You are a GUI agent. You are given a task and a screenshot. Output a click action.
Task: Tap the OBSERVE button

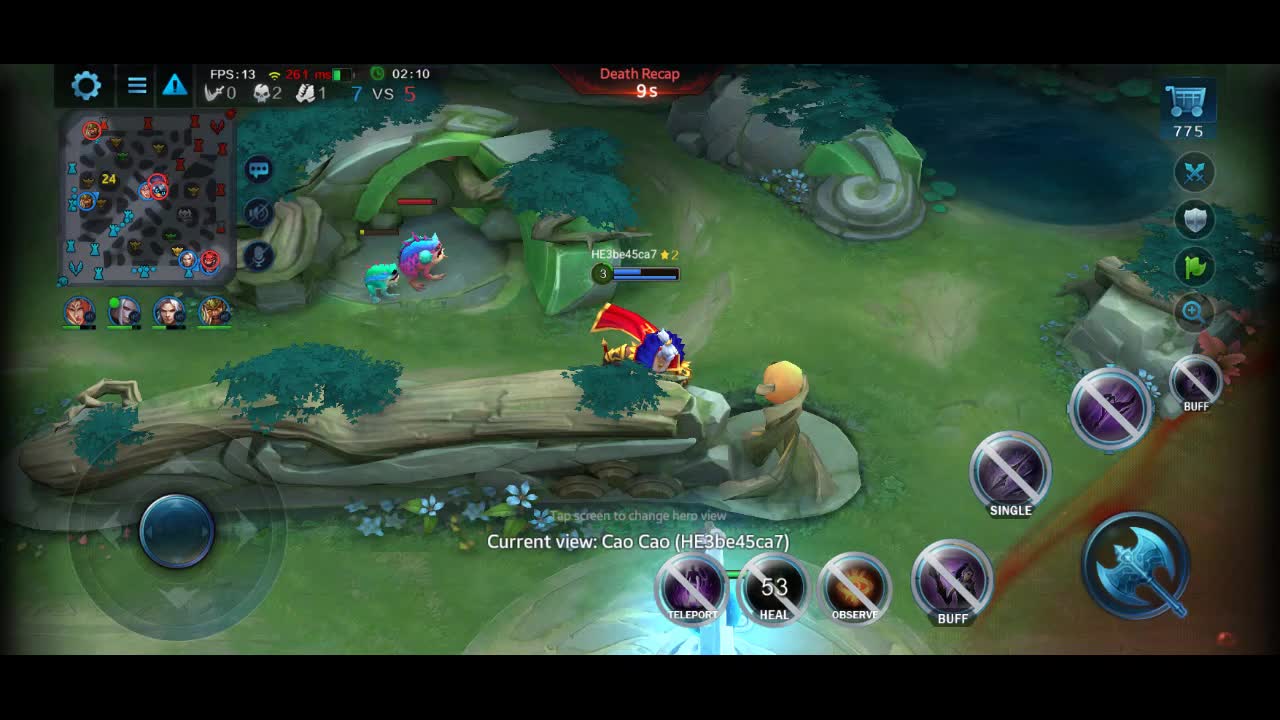(x=855, y=588)
